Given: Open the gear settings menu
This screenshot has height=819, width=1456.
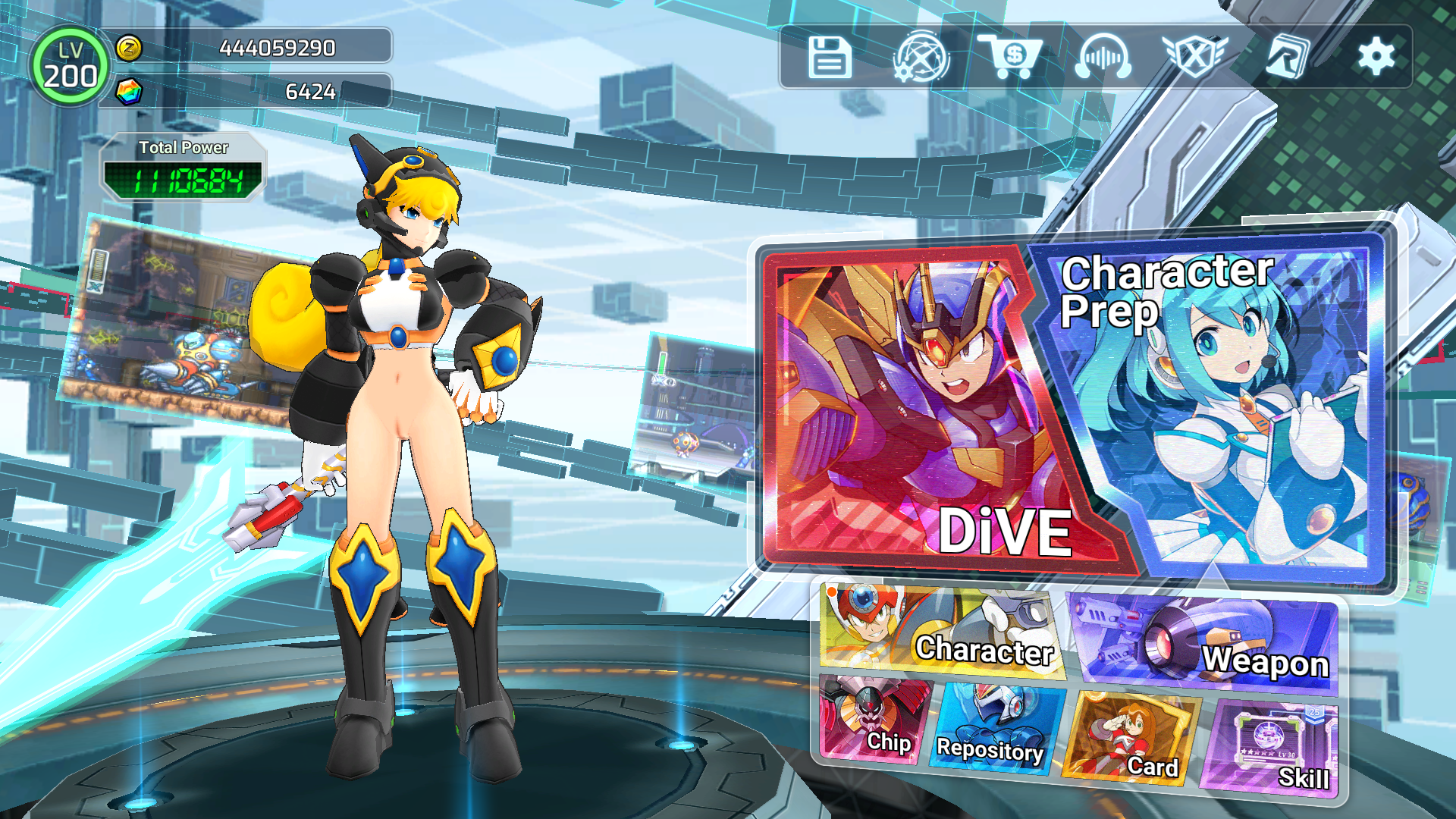Looking at the screenshot, I should 1376,57.
